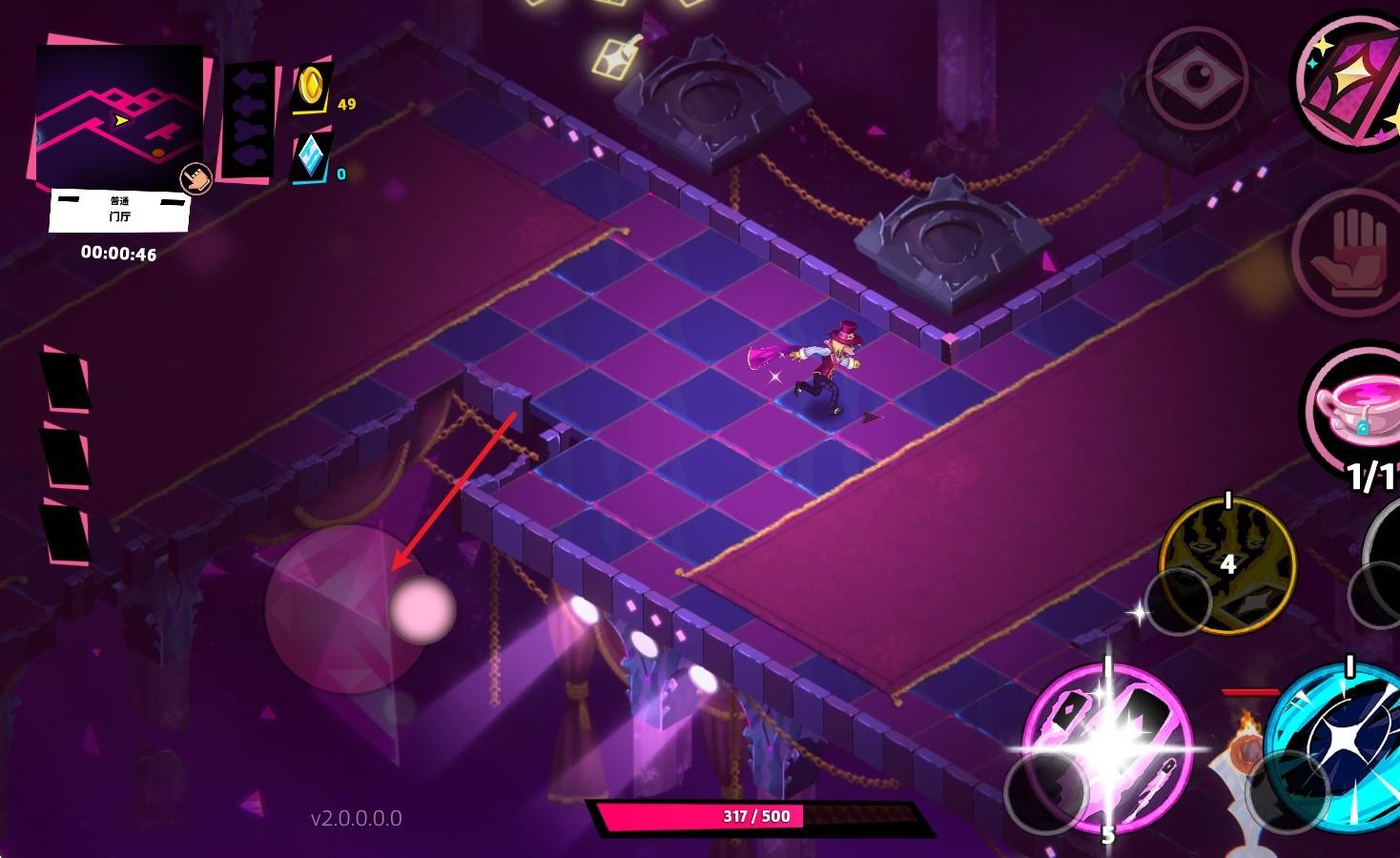This screenshot has height=858, width=1400.
Task: Click the gold coin currency icon
Action: click(311, 88)
